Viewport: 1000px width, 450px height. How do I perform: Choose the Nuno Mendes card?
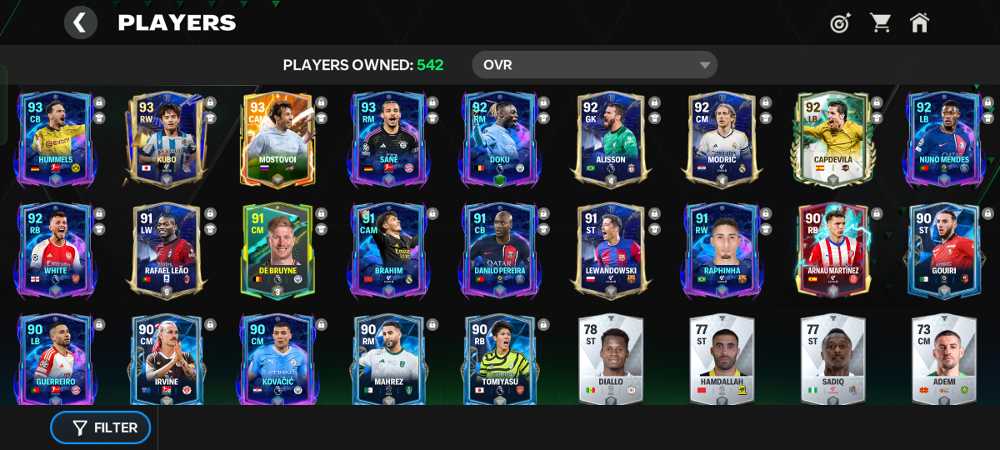[x=943, y=138]
